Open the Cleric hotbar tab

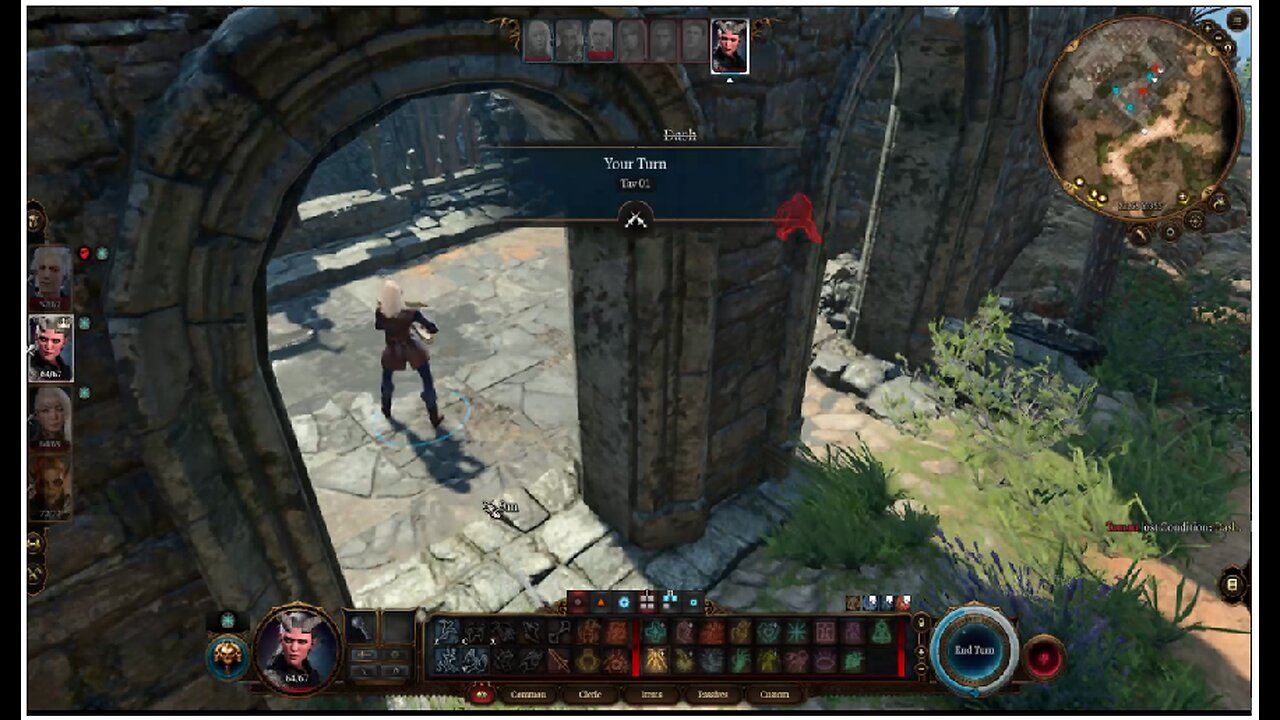(590, 694)
